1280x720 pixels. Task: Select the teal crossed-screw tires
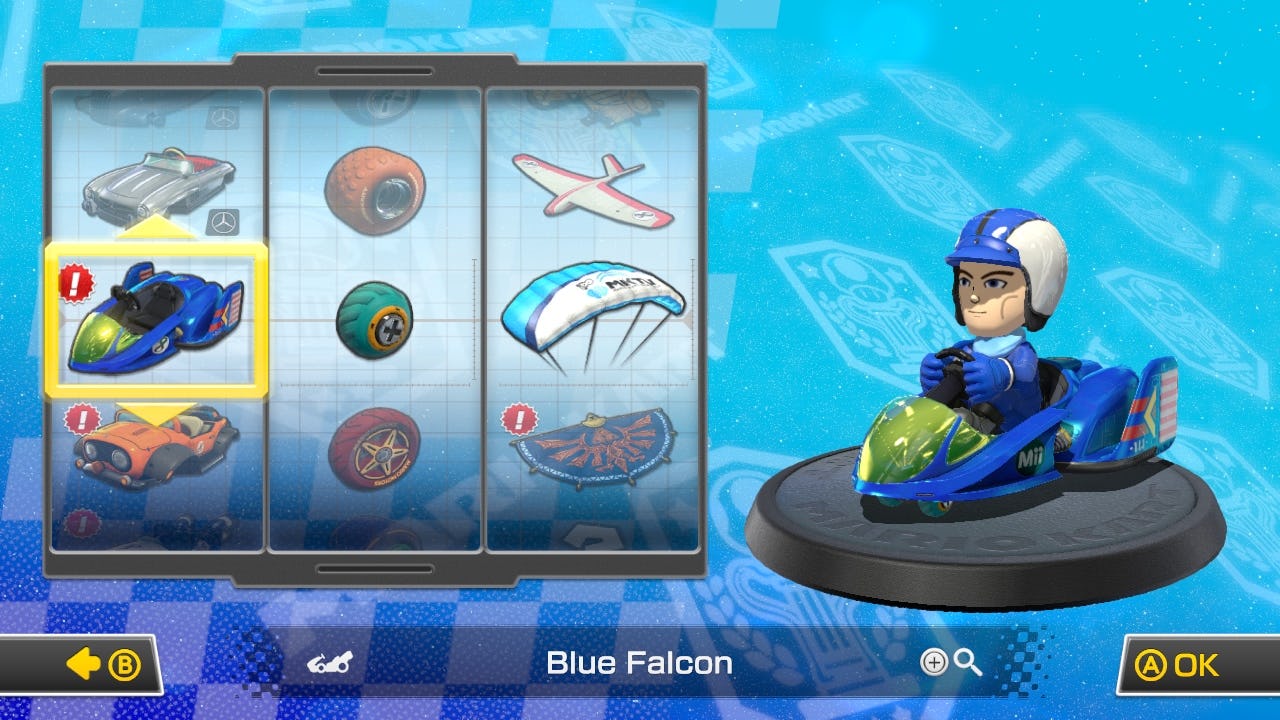click(375, 320)
